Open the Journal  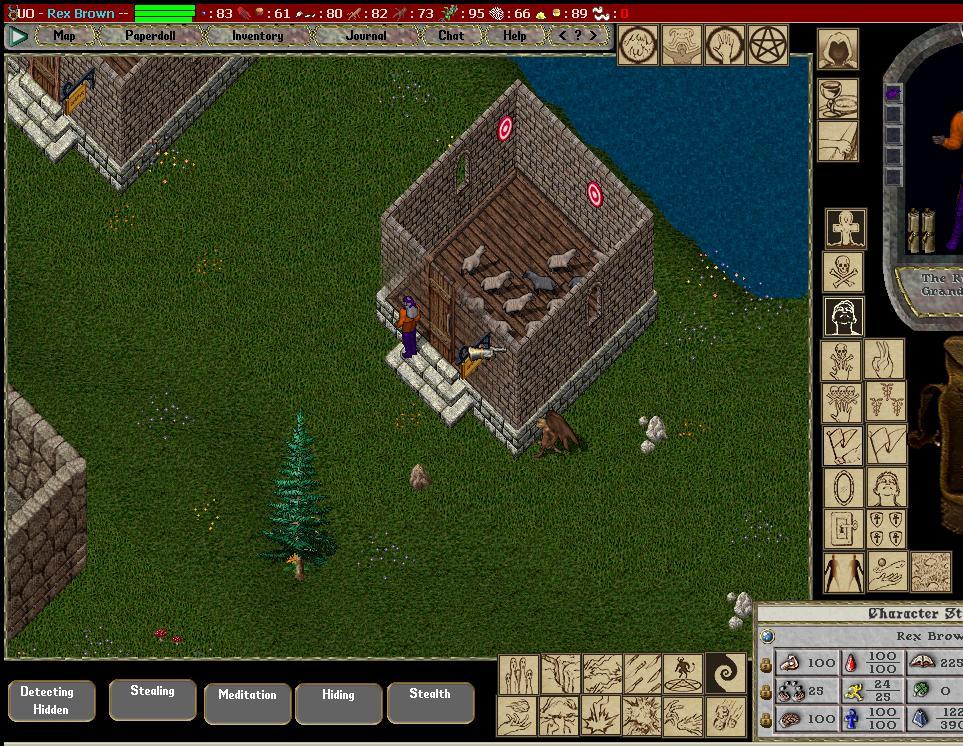click(366, 36)
